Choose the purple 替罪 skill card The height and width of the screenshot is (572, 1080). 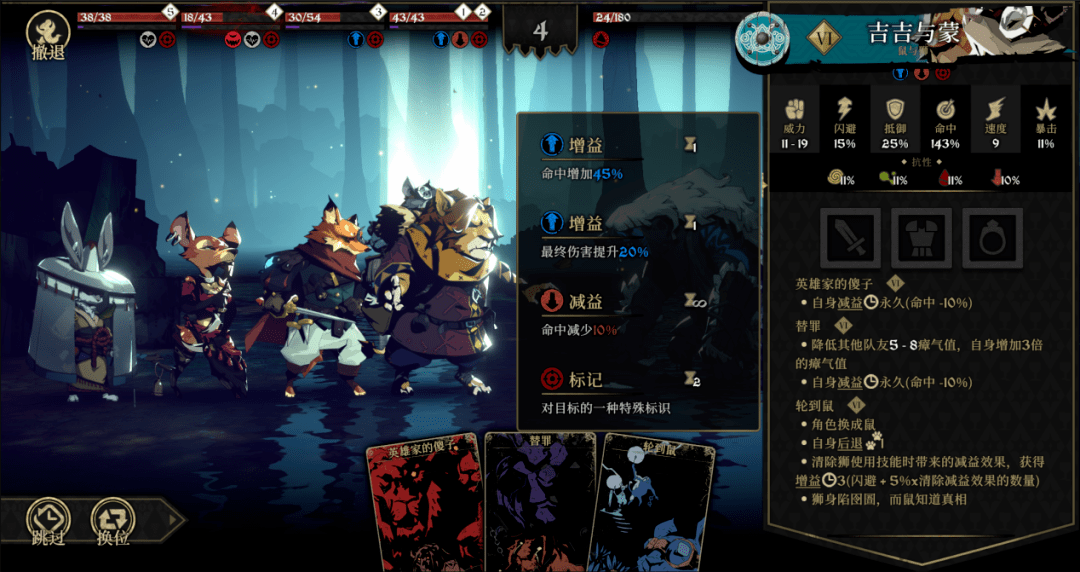540,502
